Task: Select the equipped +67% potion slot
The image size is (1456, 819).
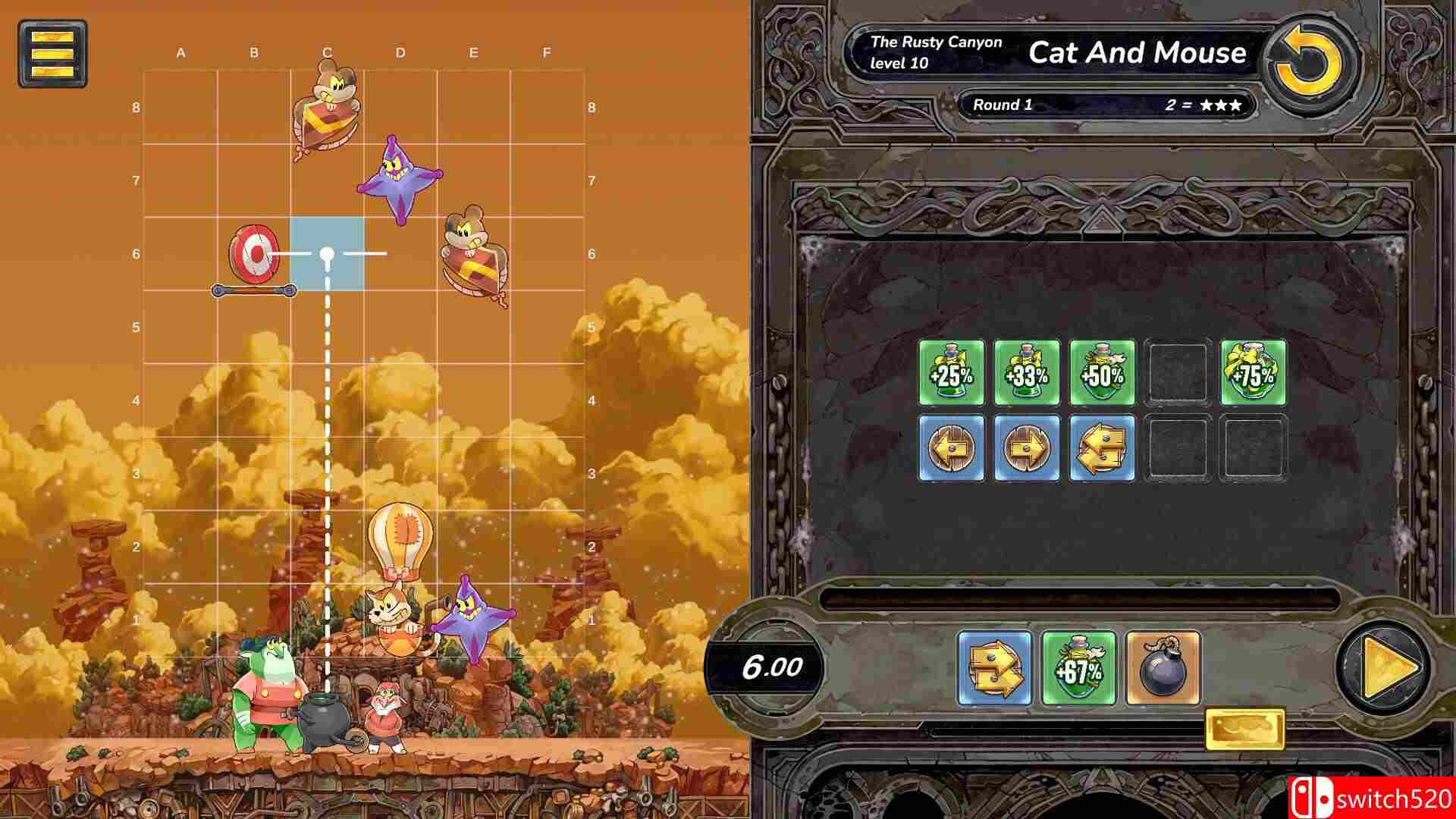Action: tap(1080, 668)
